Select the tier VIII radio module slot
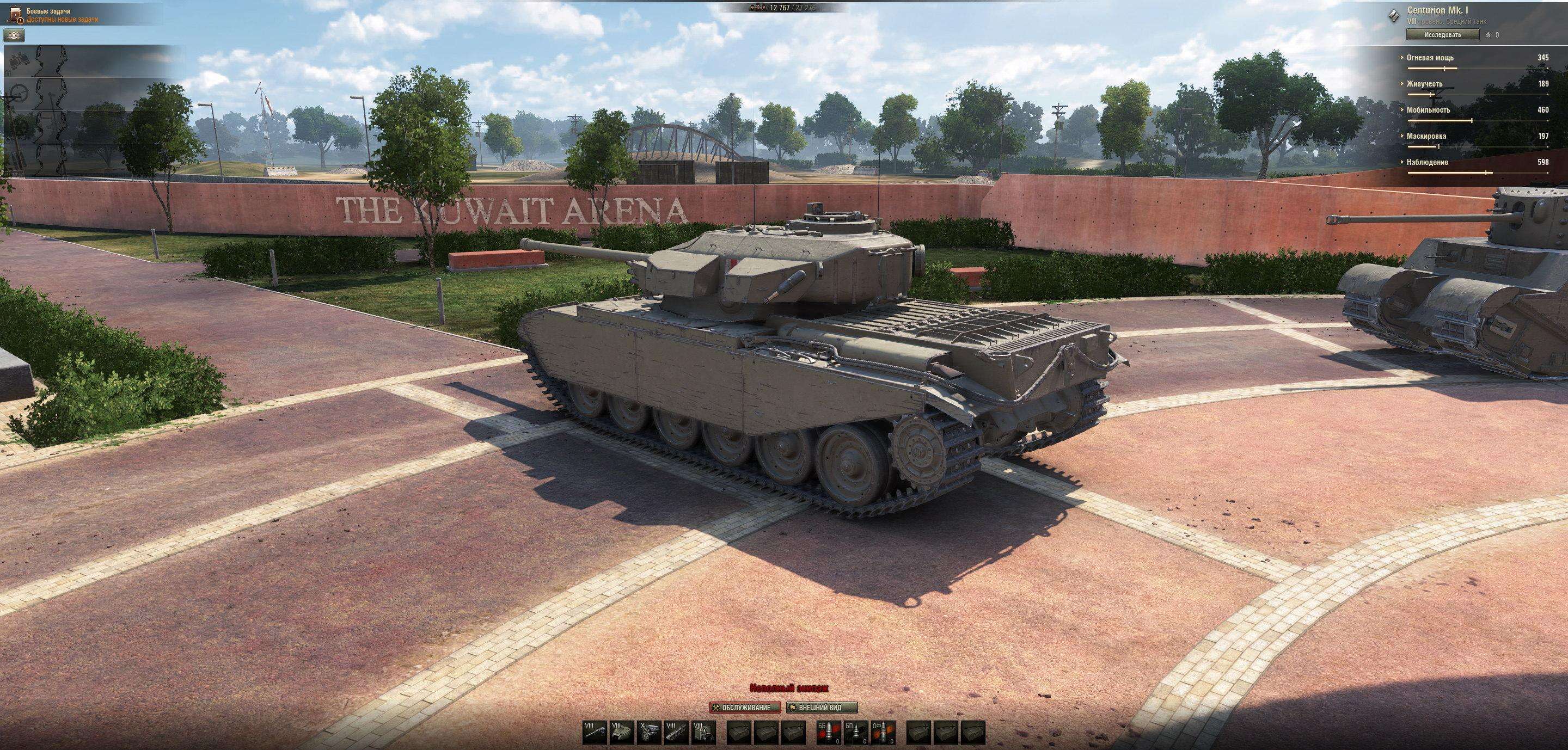Image resolution: width=1568 pixels, height=750 pixels. [x=702, y=731]
